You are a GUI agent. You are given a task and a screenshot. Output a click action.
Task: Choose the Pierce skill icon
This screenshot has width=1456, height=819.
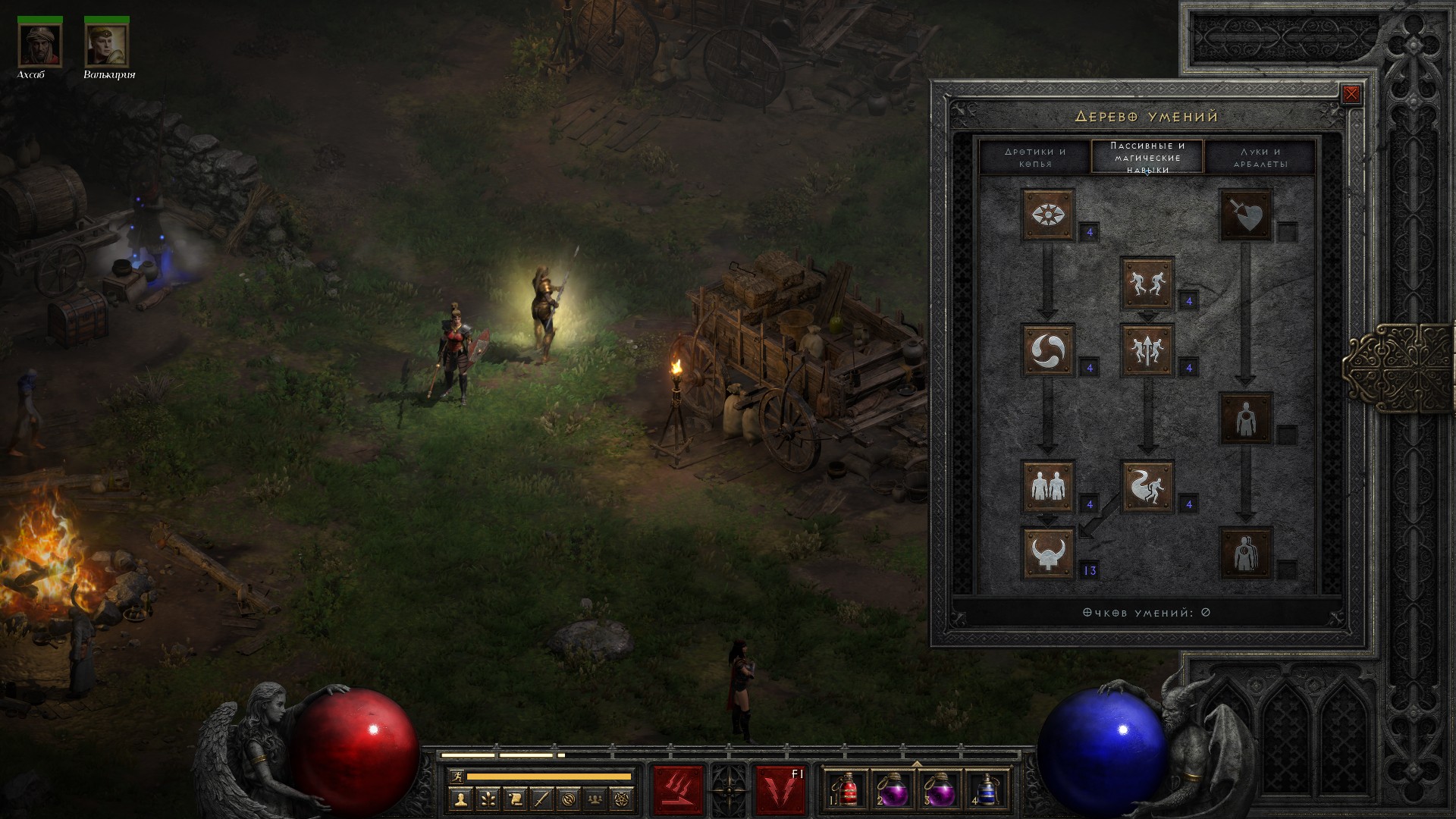pos(1246,554)
